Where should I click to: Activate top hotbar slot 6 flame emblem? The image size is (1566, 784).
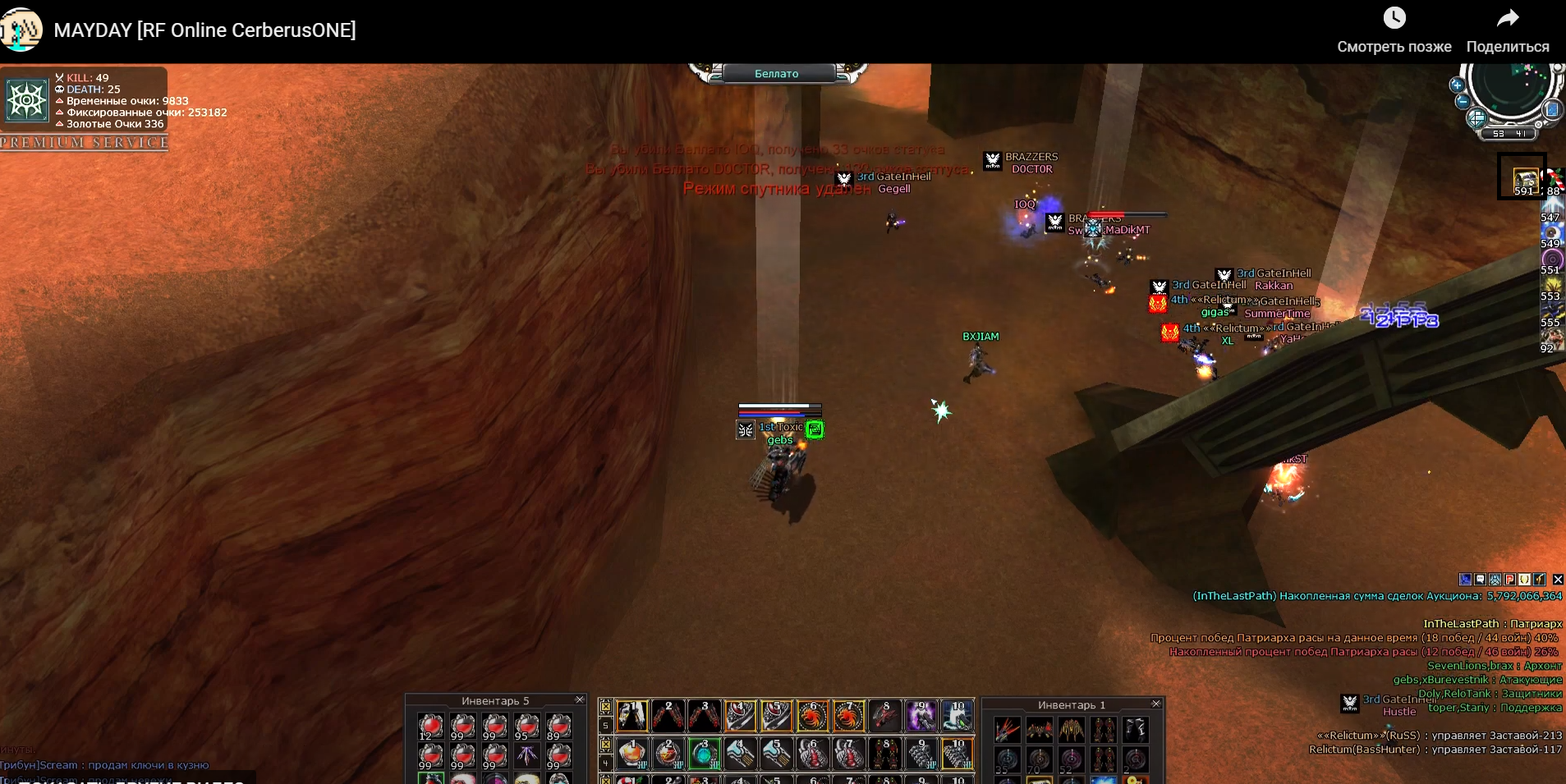pos(813,716)
